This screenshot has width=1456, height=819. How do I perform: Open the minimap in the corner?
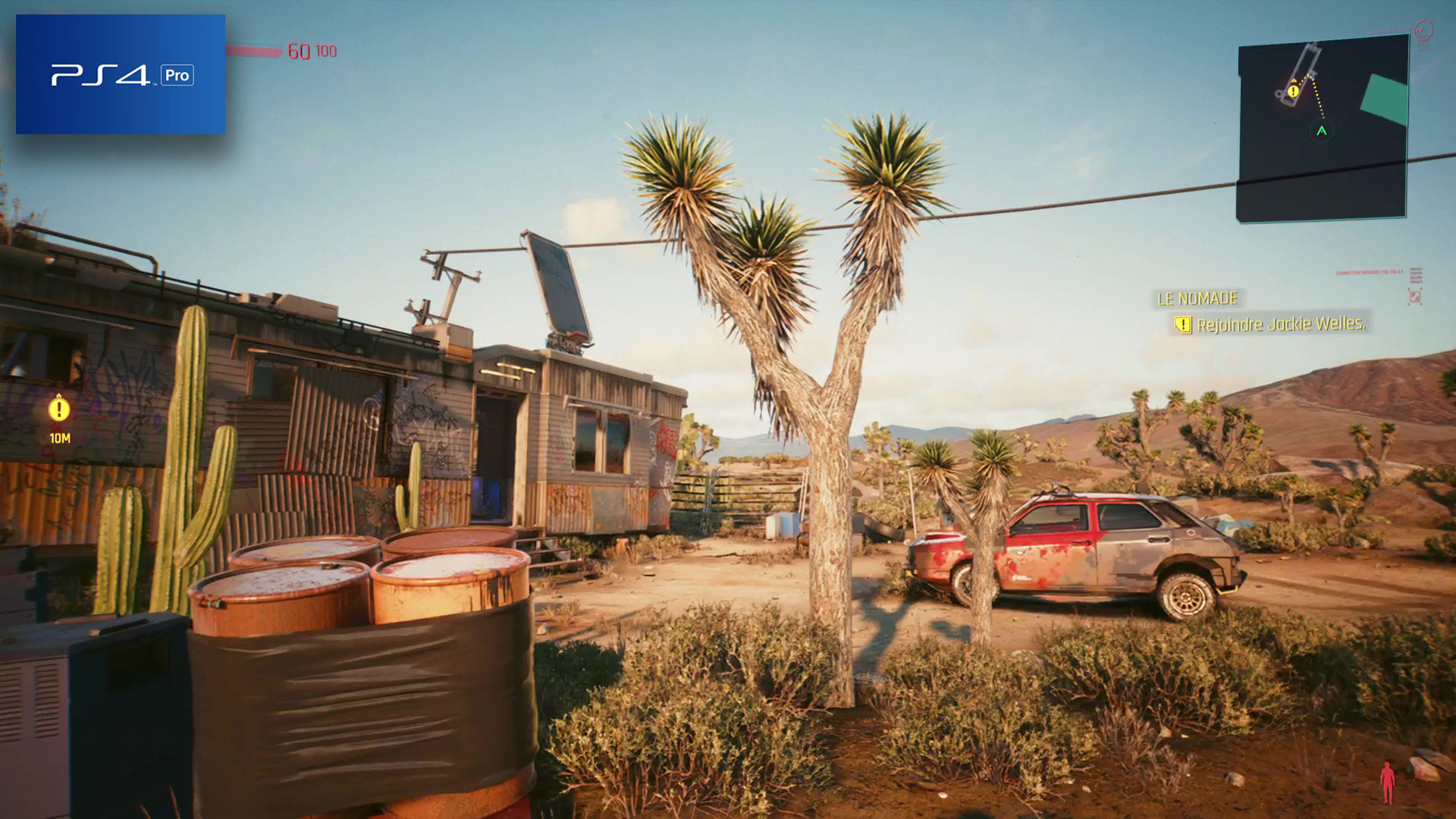tap(1323, 130)
